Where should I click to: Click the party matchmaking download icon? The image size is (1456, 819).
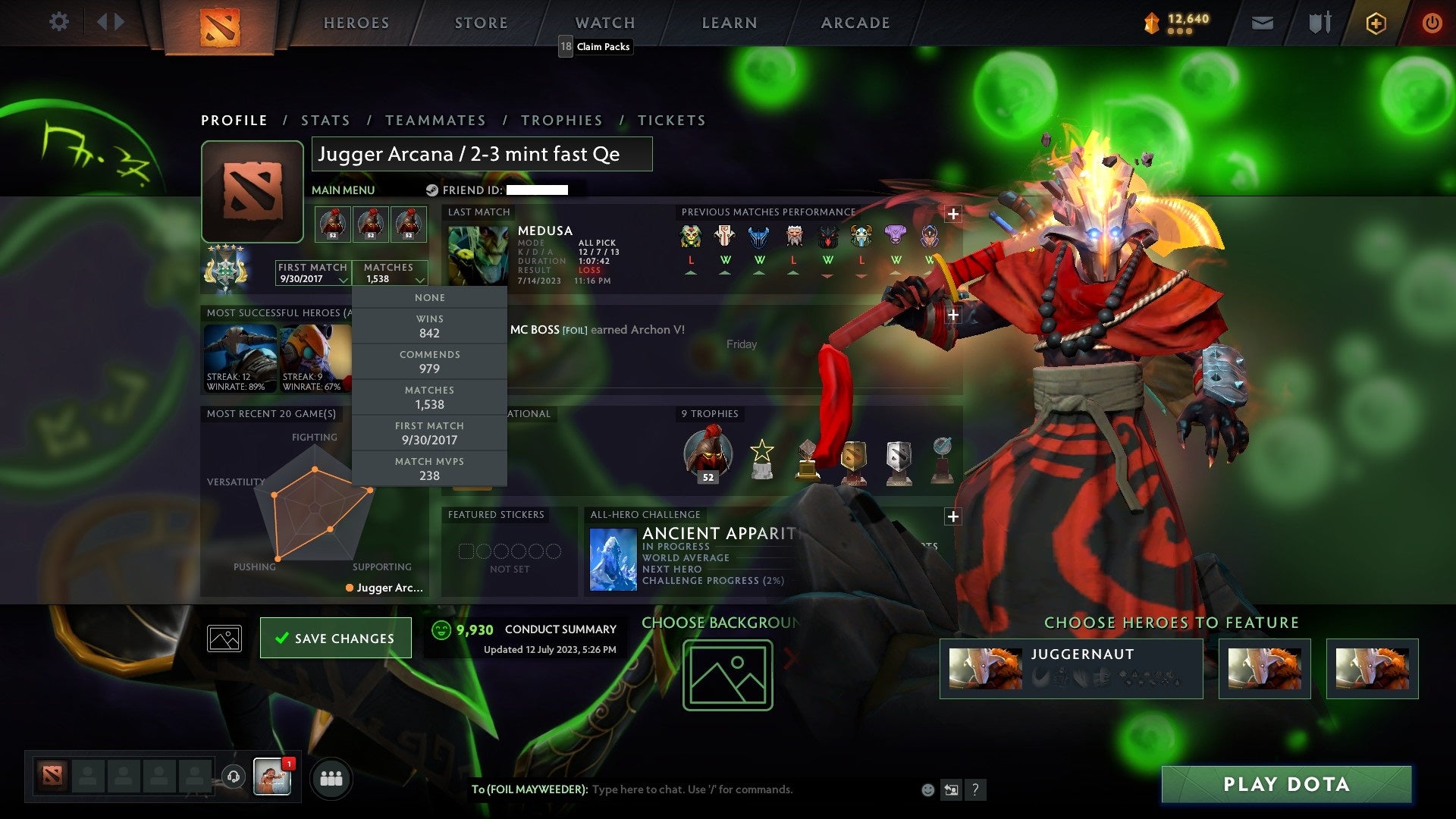233,777
